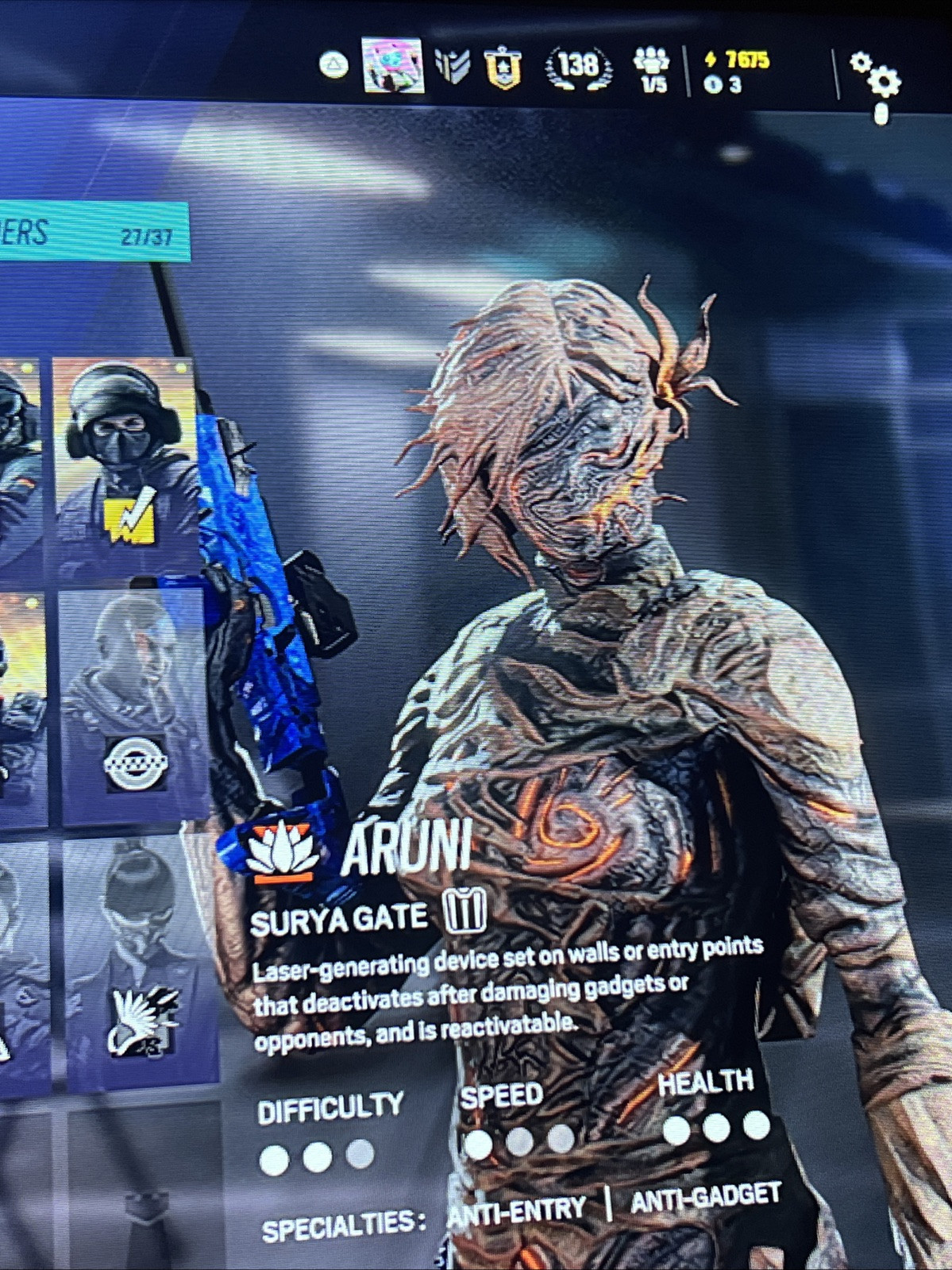The image size is (952, 1270).
Task: View the level 138 clearance badge
Action: (x=578, y=67)
